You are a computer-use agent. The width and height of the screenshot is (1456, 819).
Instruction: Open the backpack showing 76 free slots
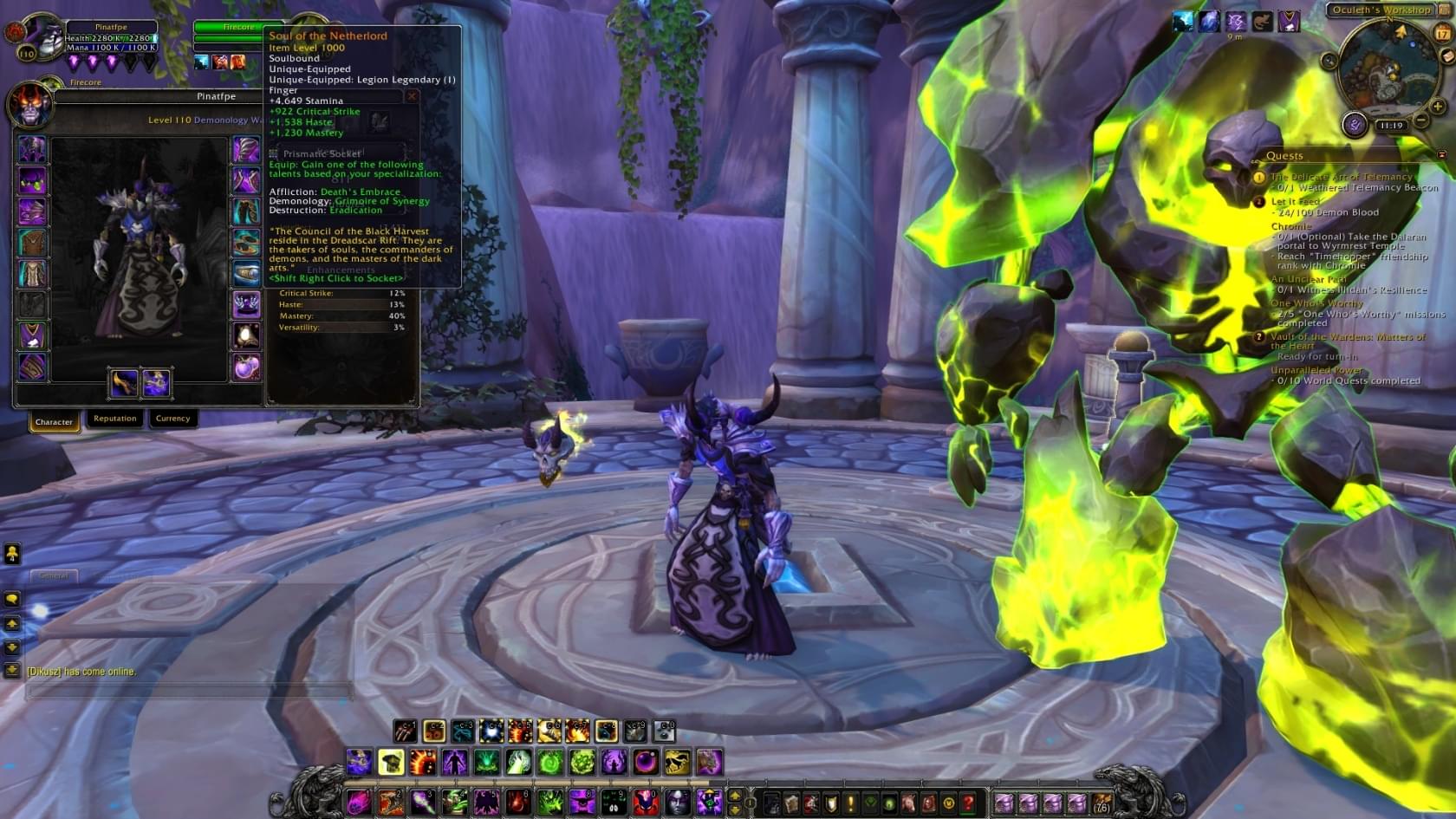click(1102, 803)
